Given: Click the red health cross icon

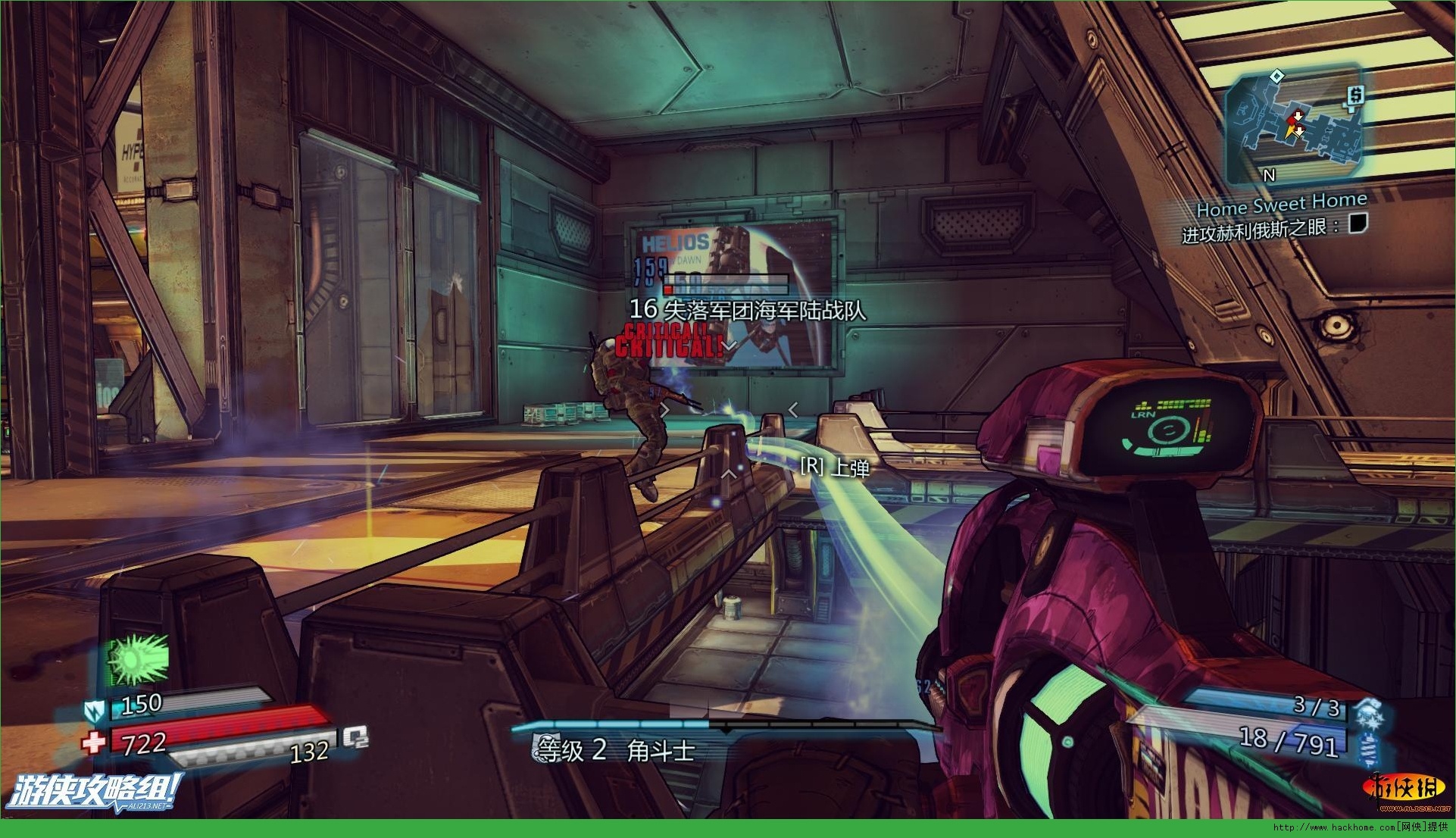Looking at the screenshot, I should coord(94,742).
